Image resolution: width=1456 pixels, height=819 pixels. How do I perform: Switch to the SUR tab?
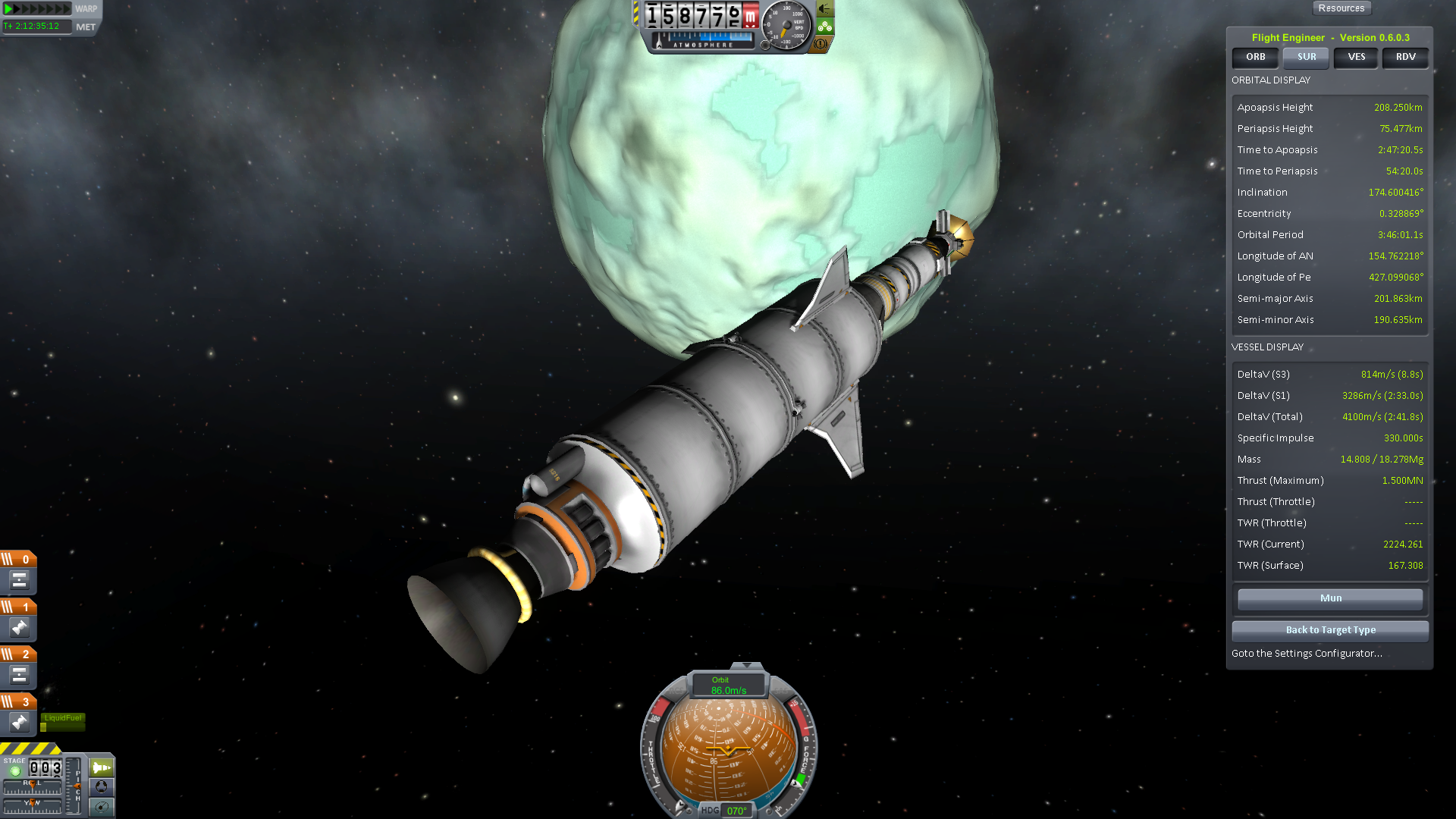[x=1306, y=57]
